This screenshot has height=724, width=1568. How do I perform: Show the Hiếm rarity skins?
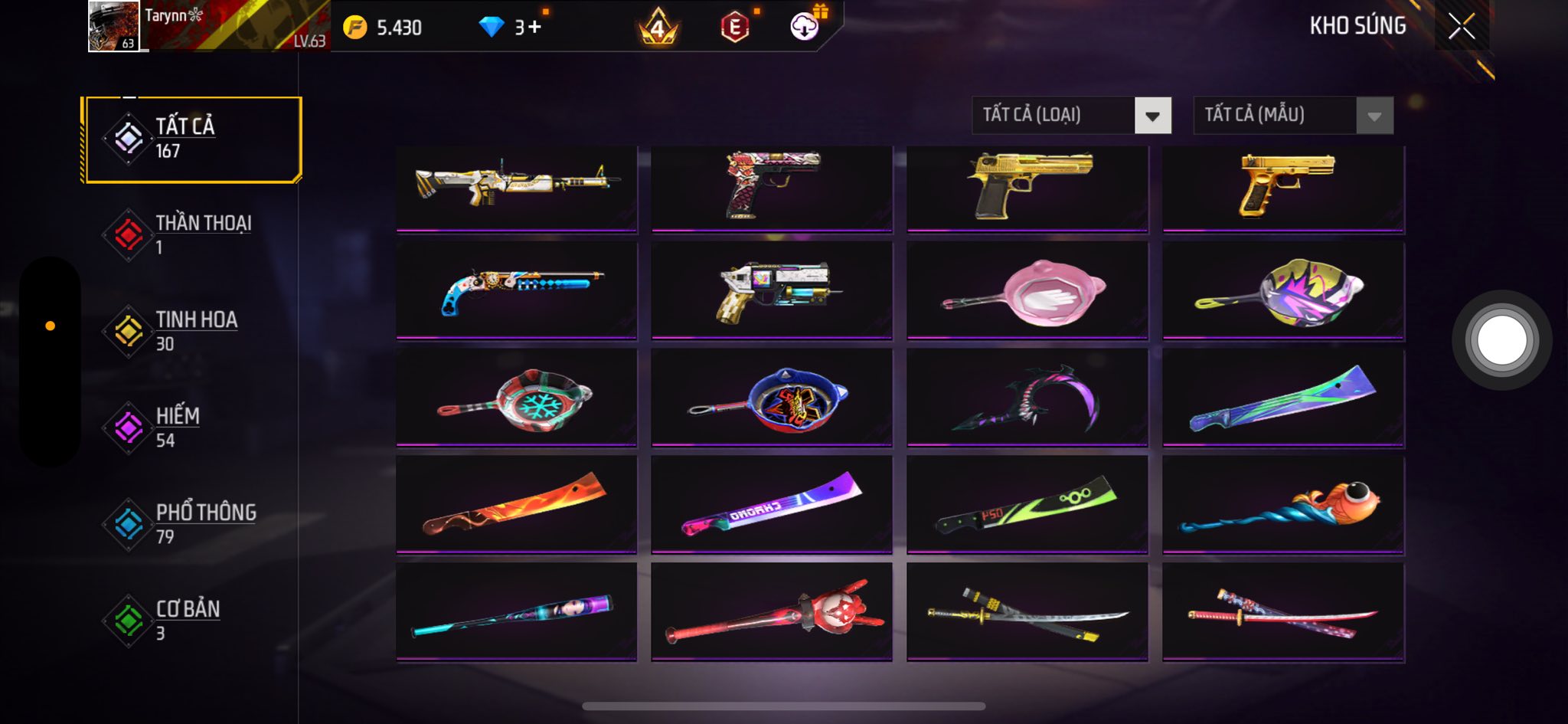coord(191,428)
